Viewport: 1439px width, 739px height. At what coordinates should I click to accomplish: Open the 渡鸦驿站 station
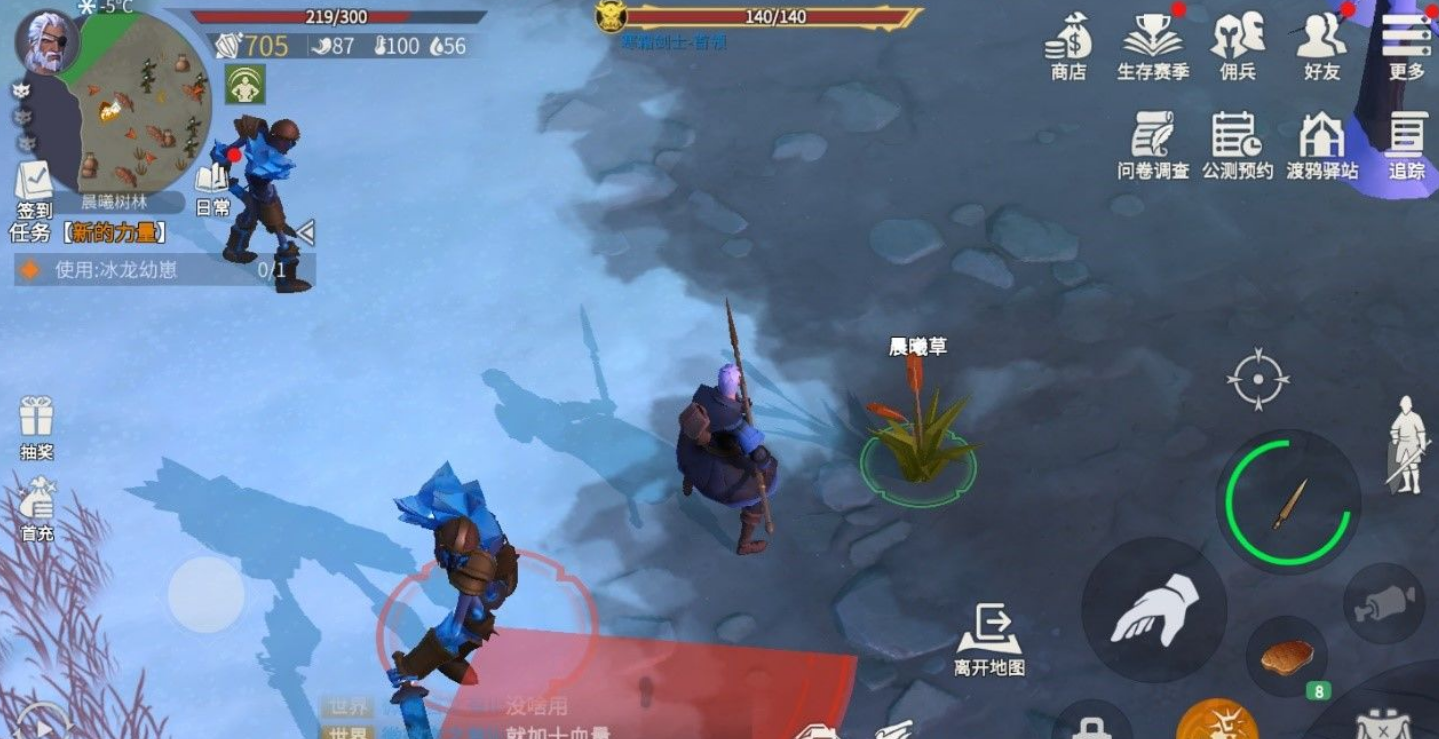click(1322, 145)
